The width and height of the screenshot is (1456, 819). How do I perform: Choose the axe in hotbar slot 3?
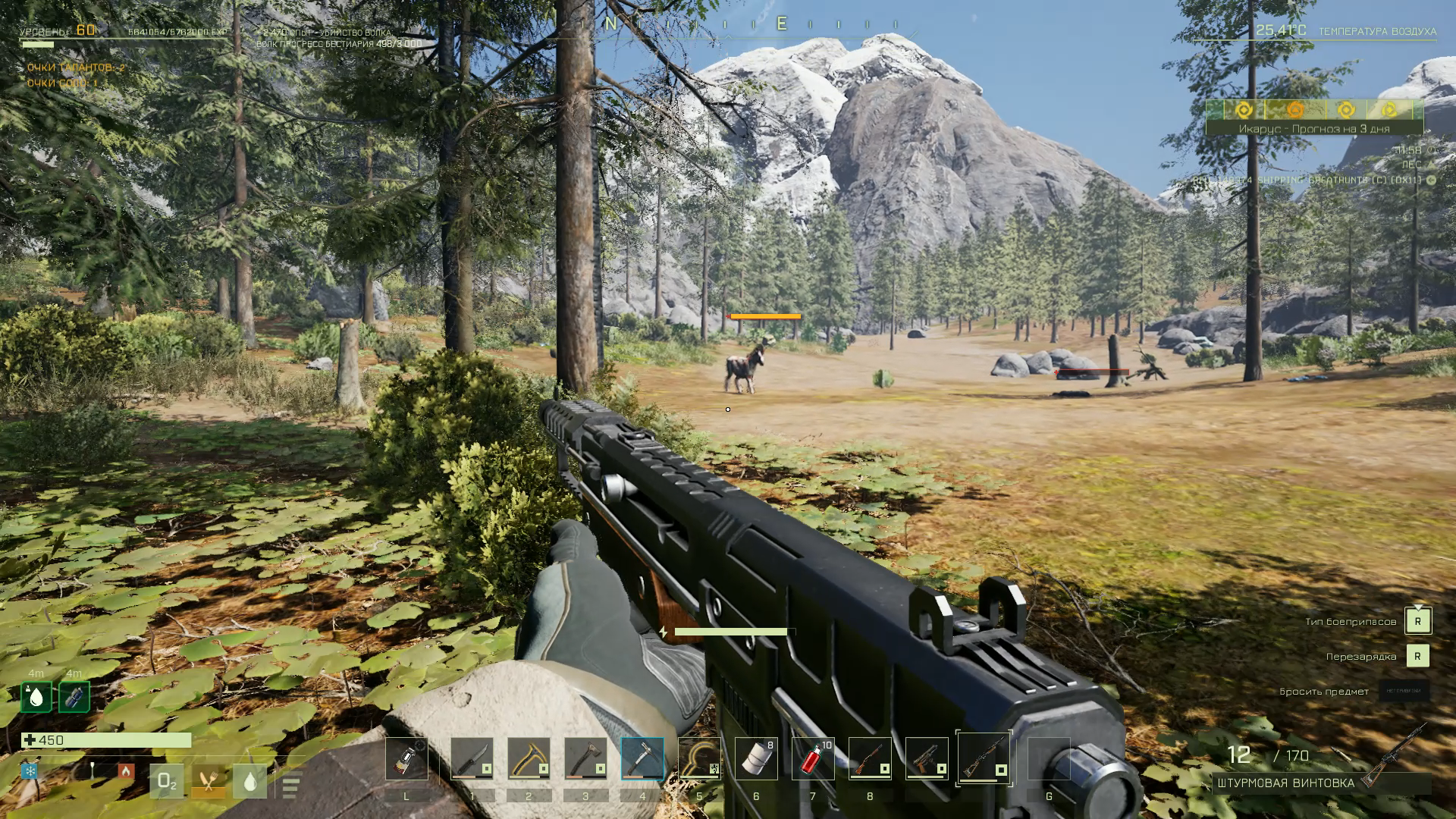585,758
